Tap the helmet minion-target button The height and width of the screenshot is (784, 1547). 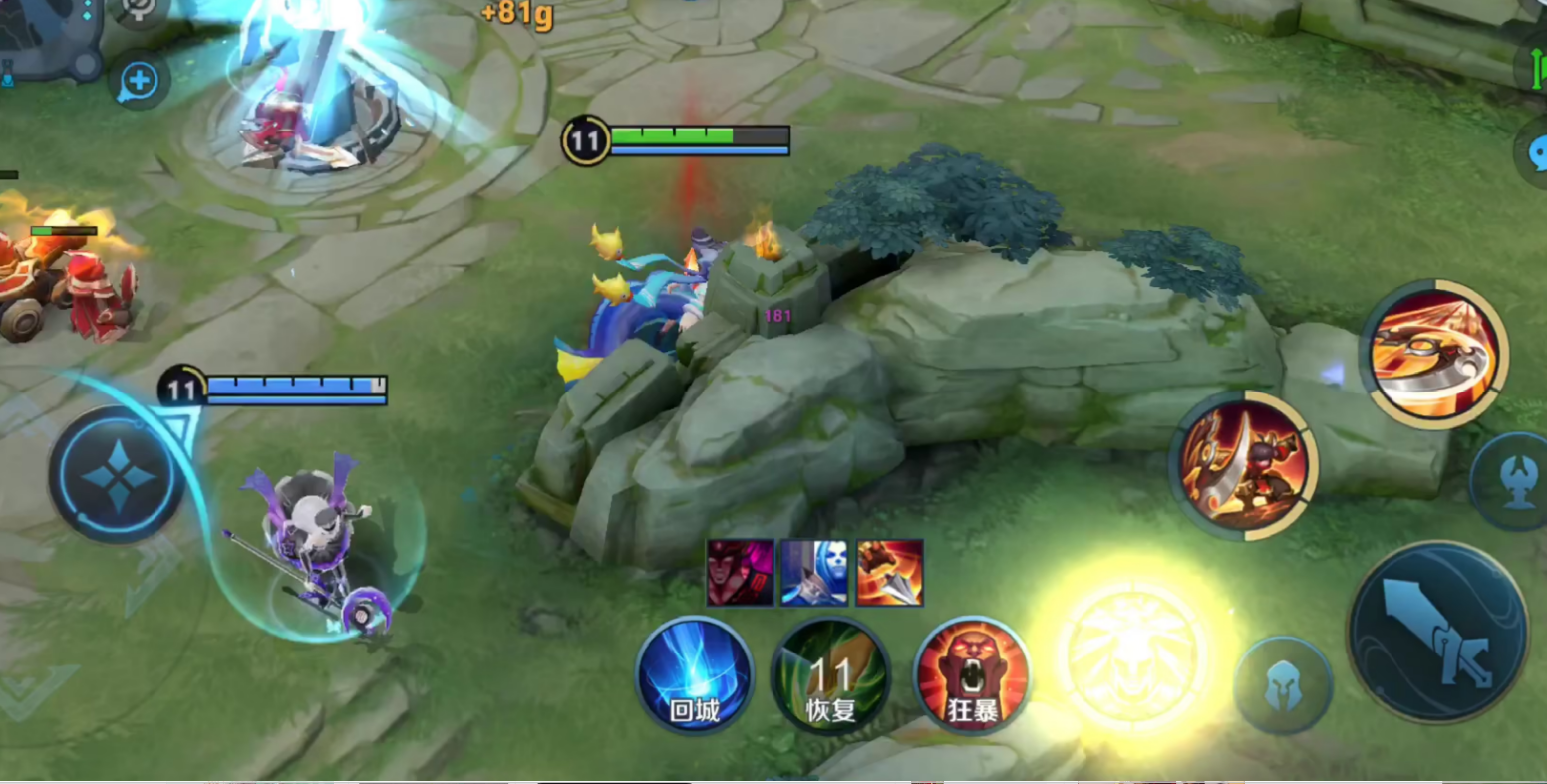(1283, 686)
